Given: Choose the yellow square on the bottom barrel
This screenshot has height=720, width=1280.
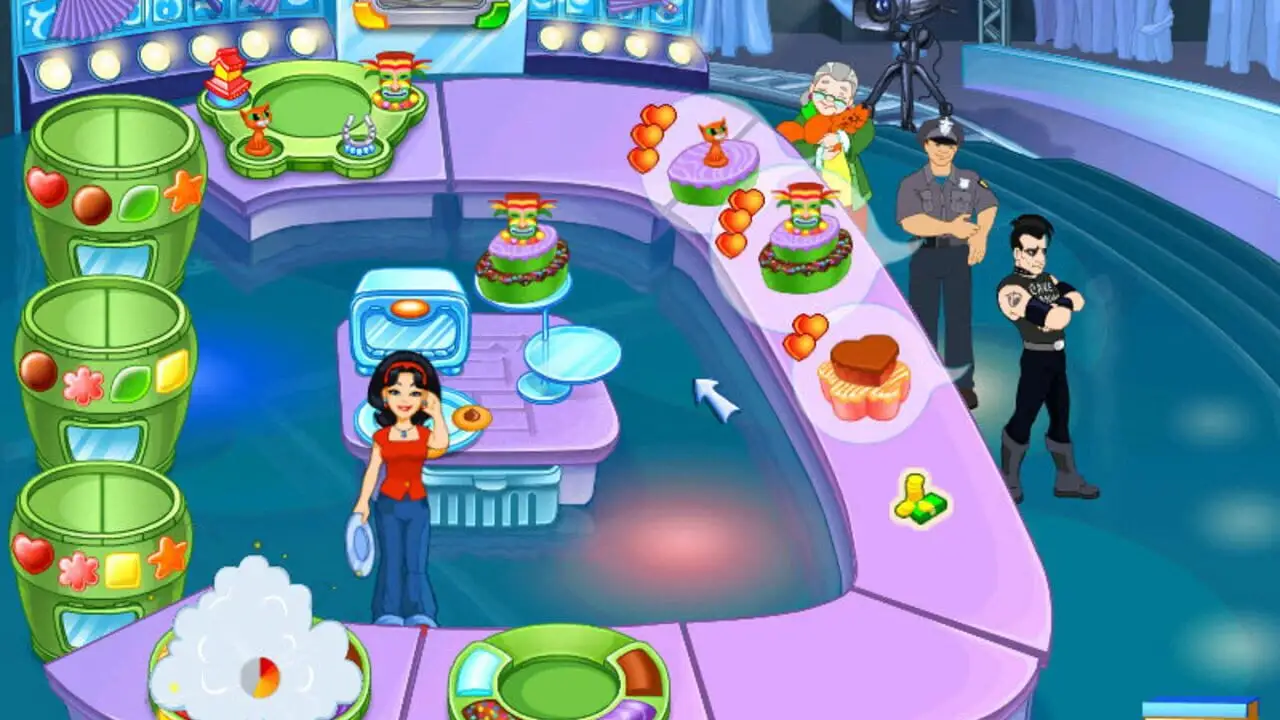Looking at the screenshot, I should [x=123, y=570].
